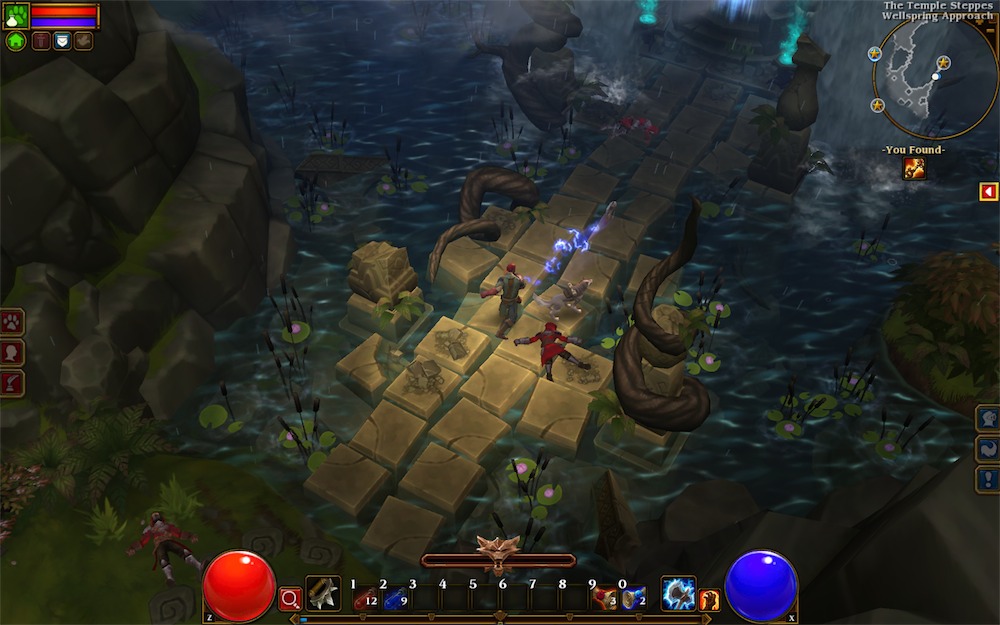Select the weapon swap icon beside the hotbar

pos(323,594)
